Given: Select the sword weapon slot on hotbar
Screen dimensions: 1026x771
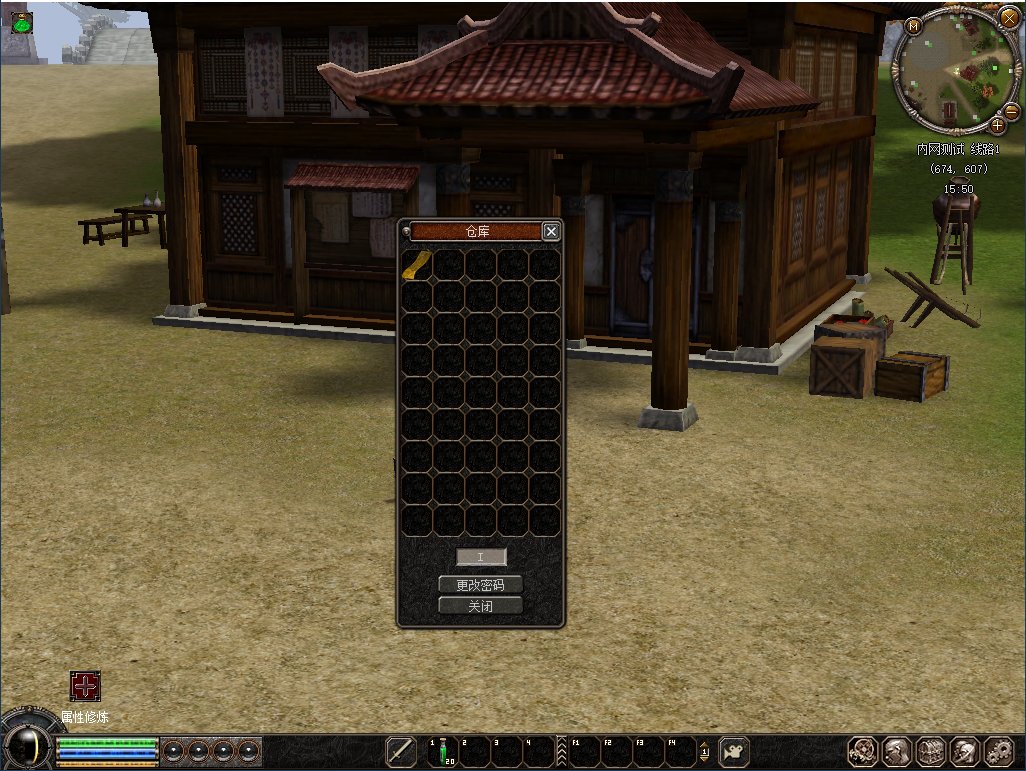Looking at the screenshot, I should (x=402, y=751).
